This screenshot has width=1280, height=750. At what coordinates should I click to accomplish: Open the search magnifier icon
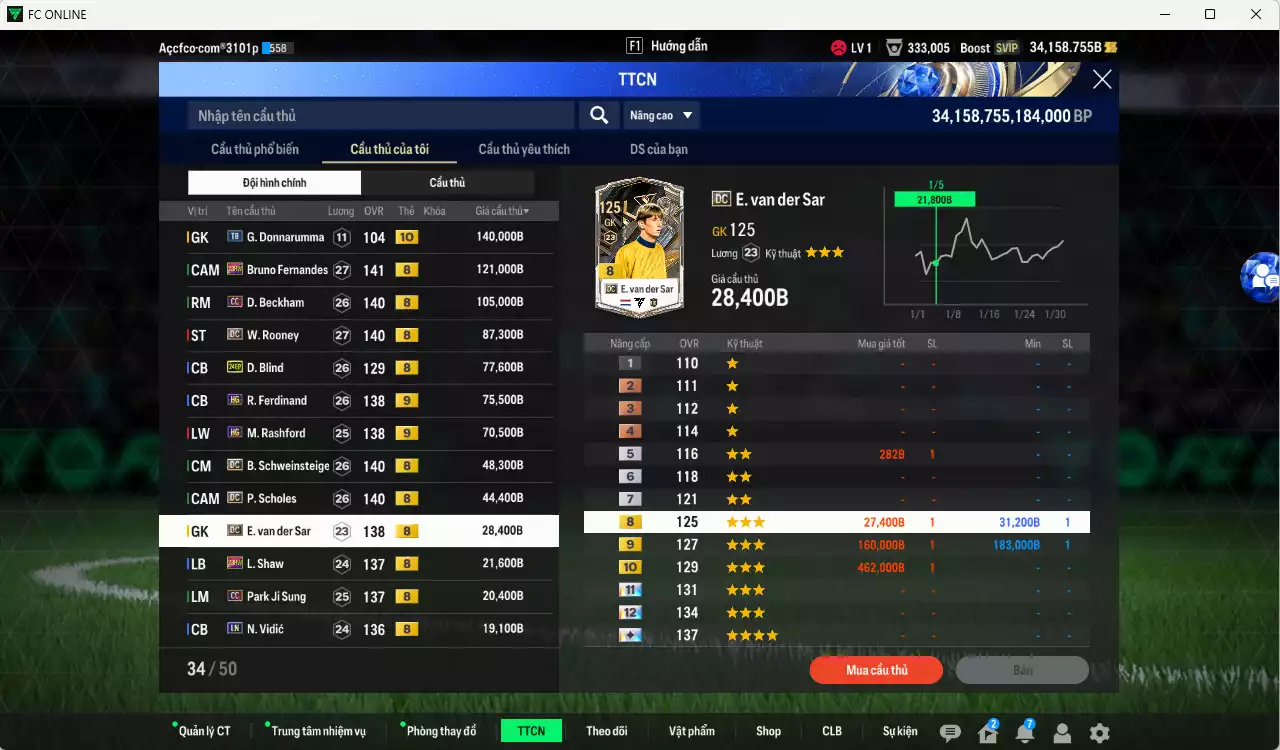pyautogui.click(x=598, y=115)
